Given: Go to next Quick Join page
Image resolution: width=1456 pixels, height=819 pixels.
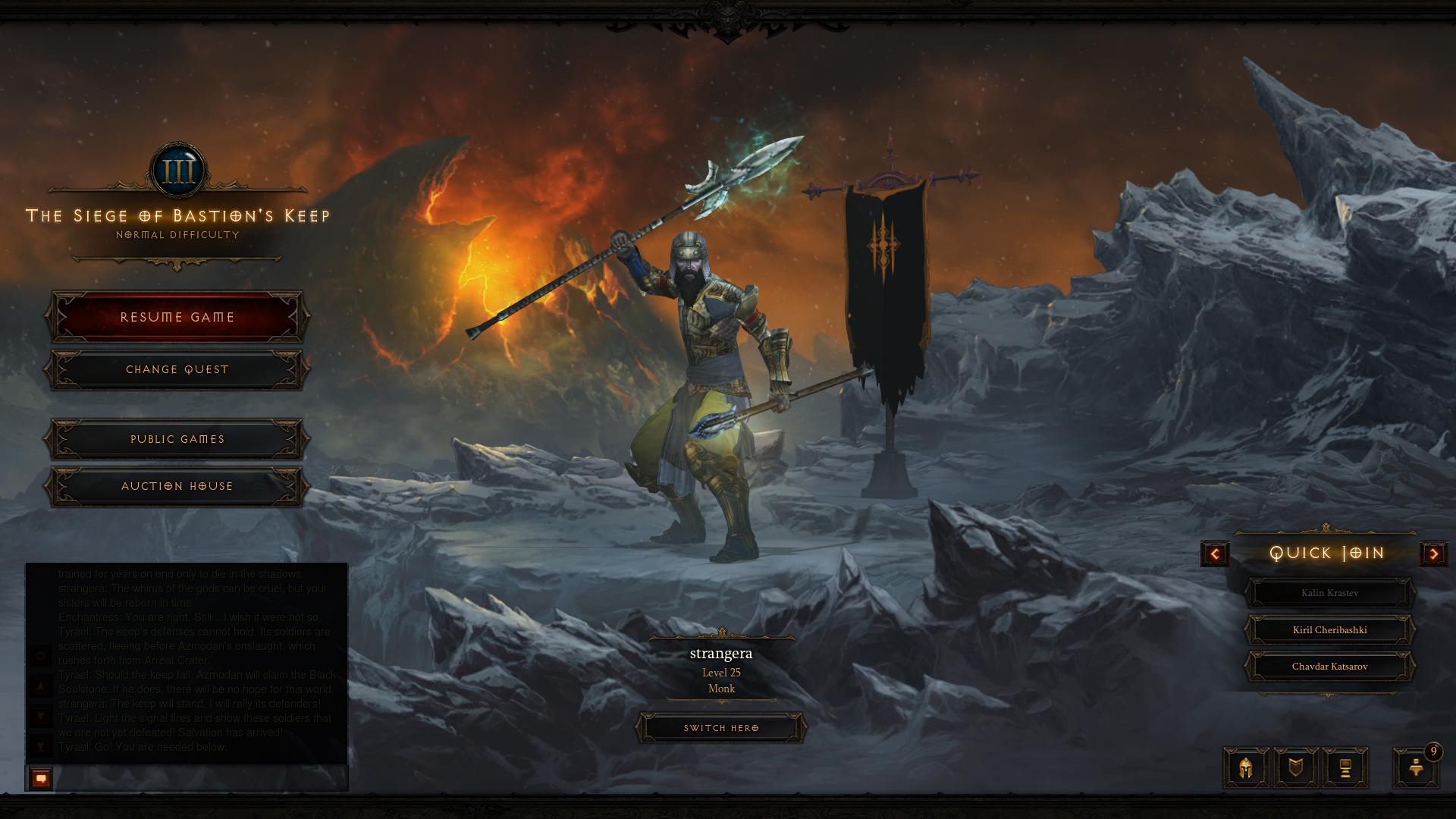Looking at the screenshot, I should coord(1433,554).
